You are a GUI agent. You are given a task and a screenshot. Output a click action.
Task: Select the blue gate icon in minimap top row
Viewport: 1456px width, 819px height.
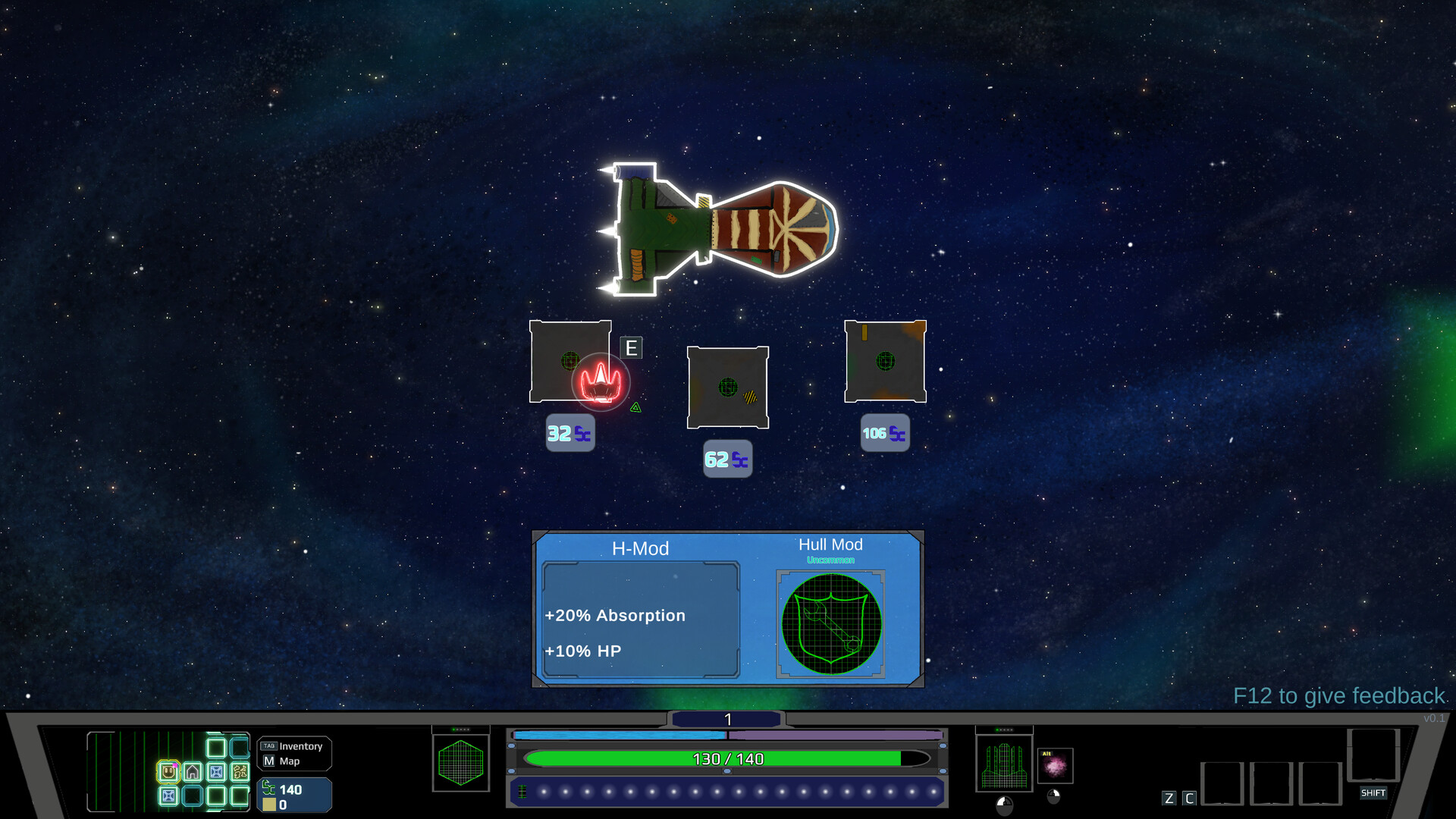(x=216, y=771)
